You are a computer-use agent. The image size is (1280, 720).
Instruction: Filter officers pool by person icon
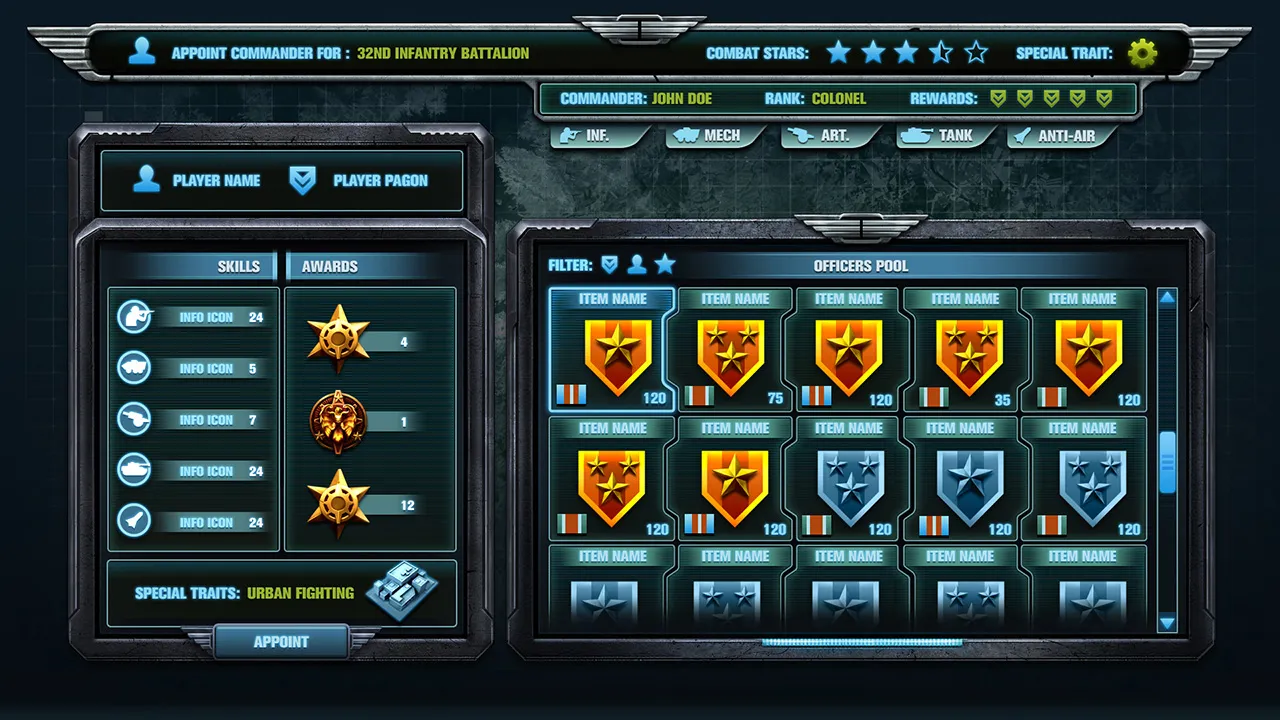click(x=637, y=265)
